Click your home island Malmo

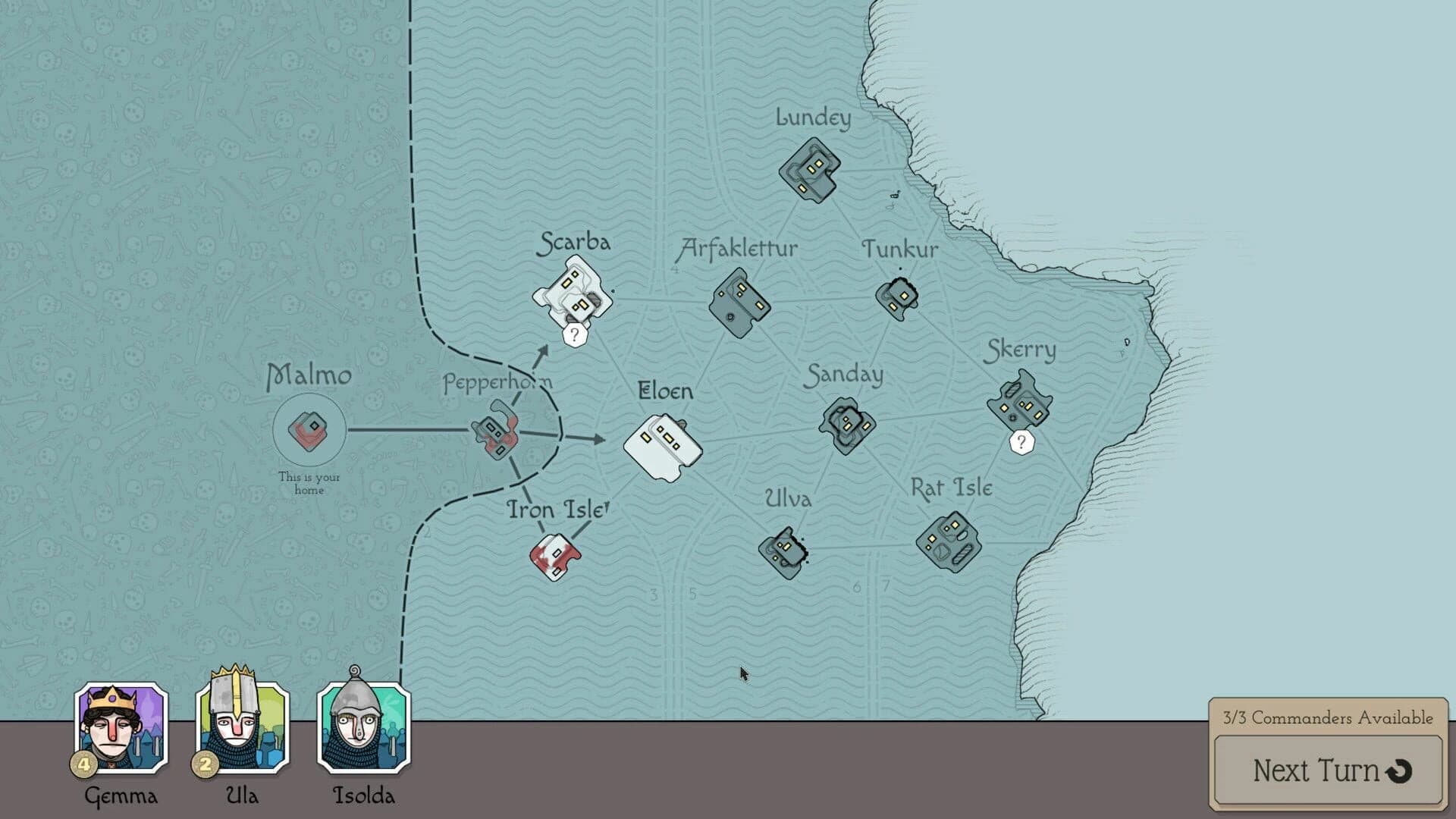[x=309, y=428]
